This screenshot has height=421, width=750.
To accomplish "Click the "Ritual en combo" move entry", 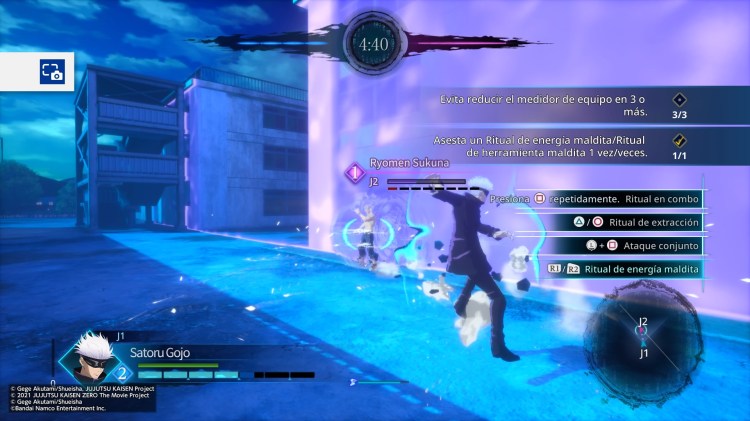I will (x=597, y=199).
